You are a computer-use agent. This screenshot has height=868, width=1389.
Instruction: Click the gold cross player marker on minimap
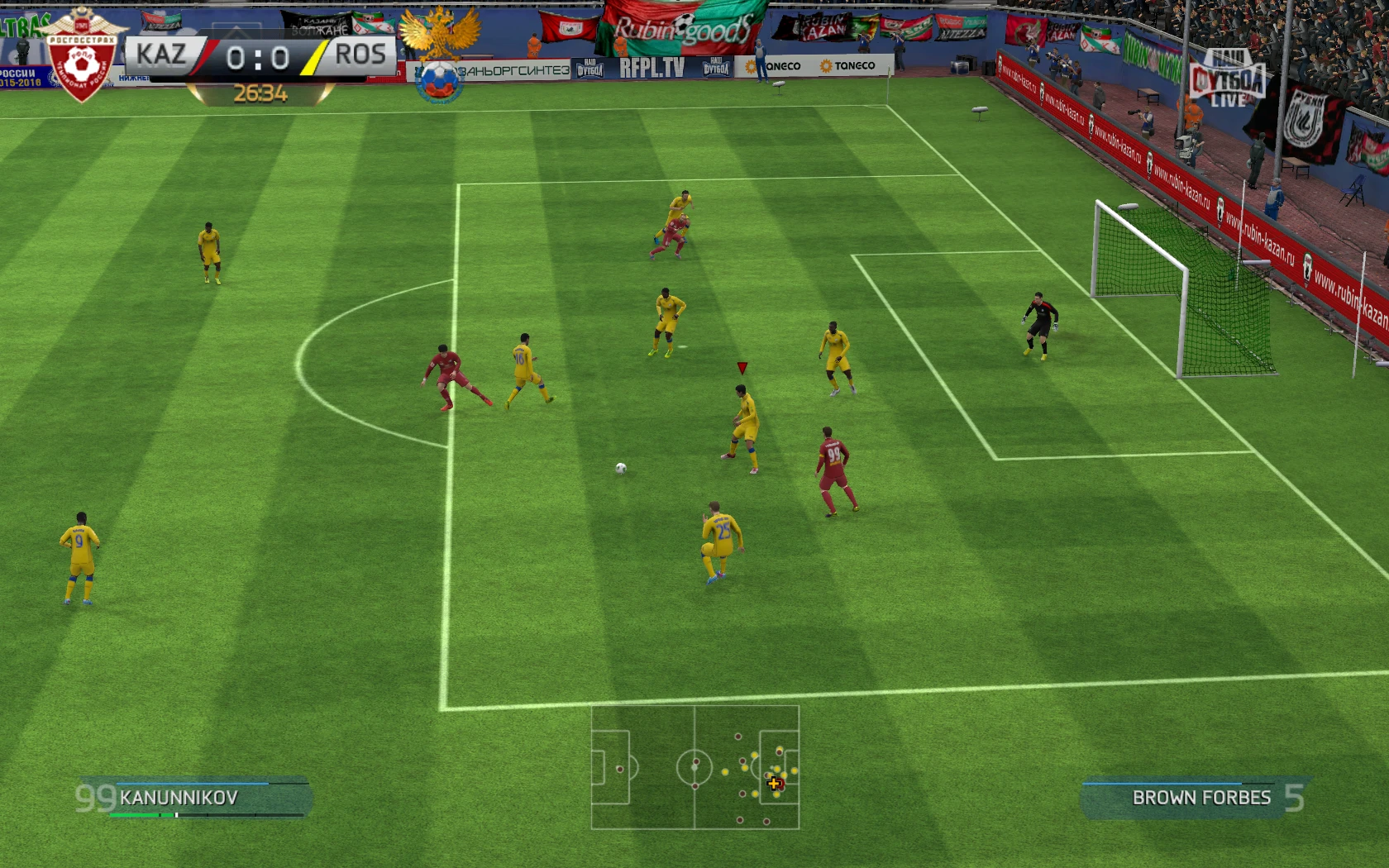click(x=774, y=783)
